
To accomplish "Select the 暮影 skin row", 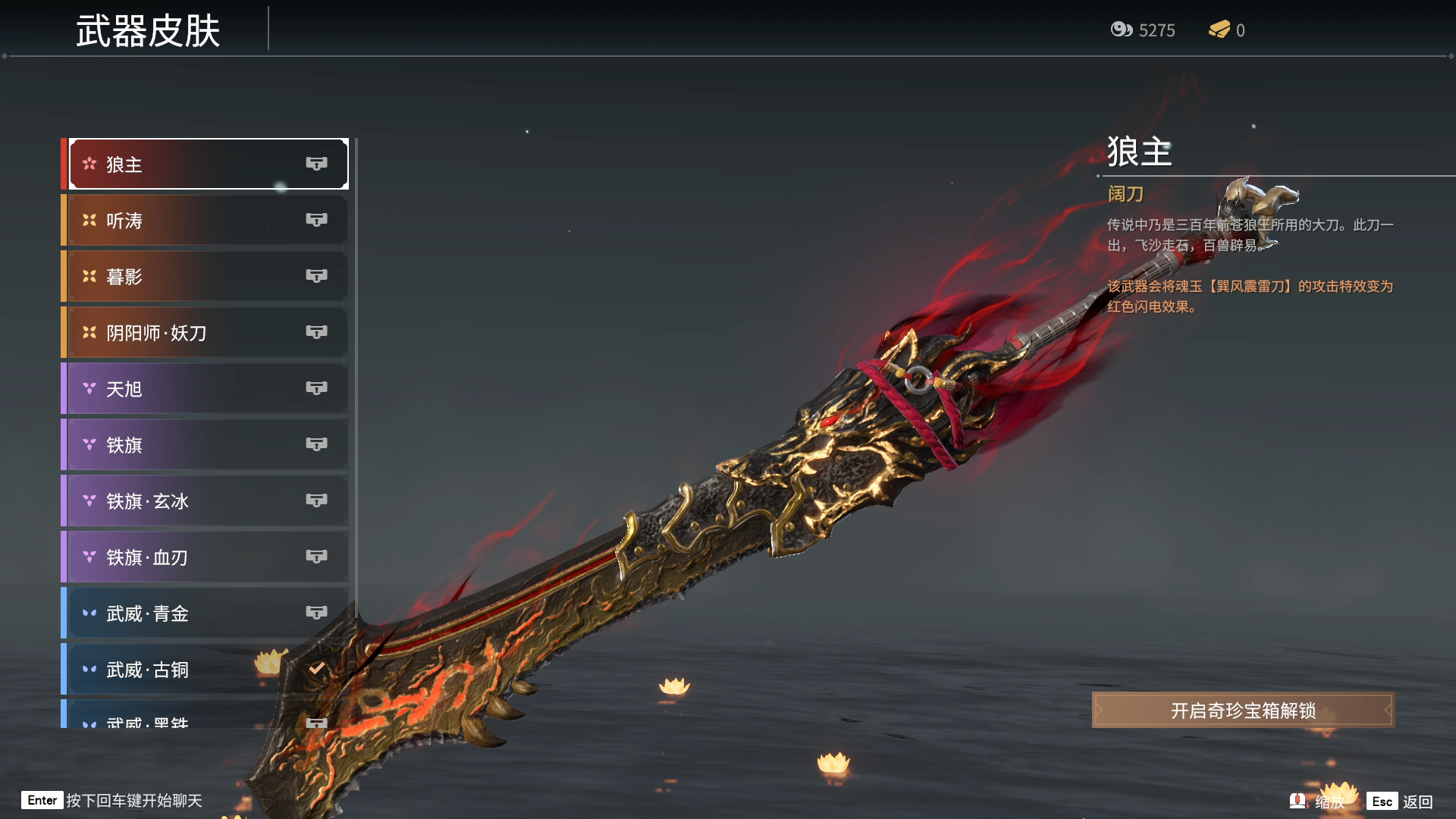I will pos(206,276).
